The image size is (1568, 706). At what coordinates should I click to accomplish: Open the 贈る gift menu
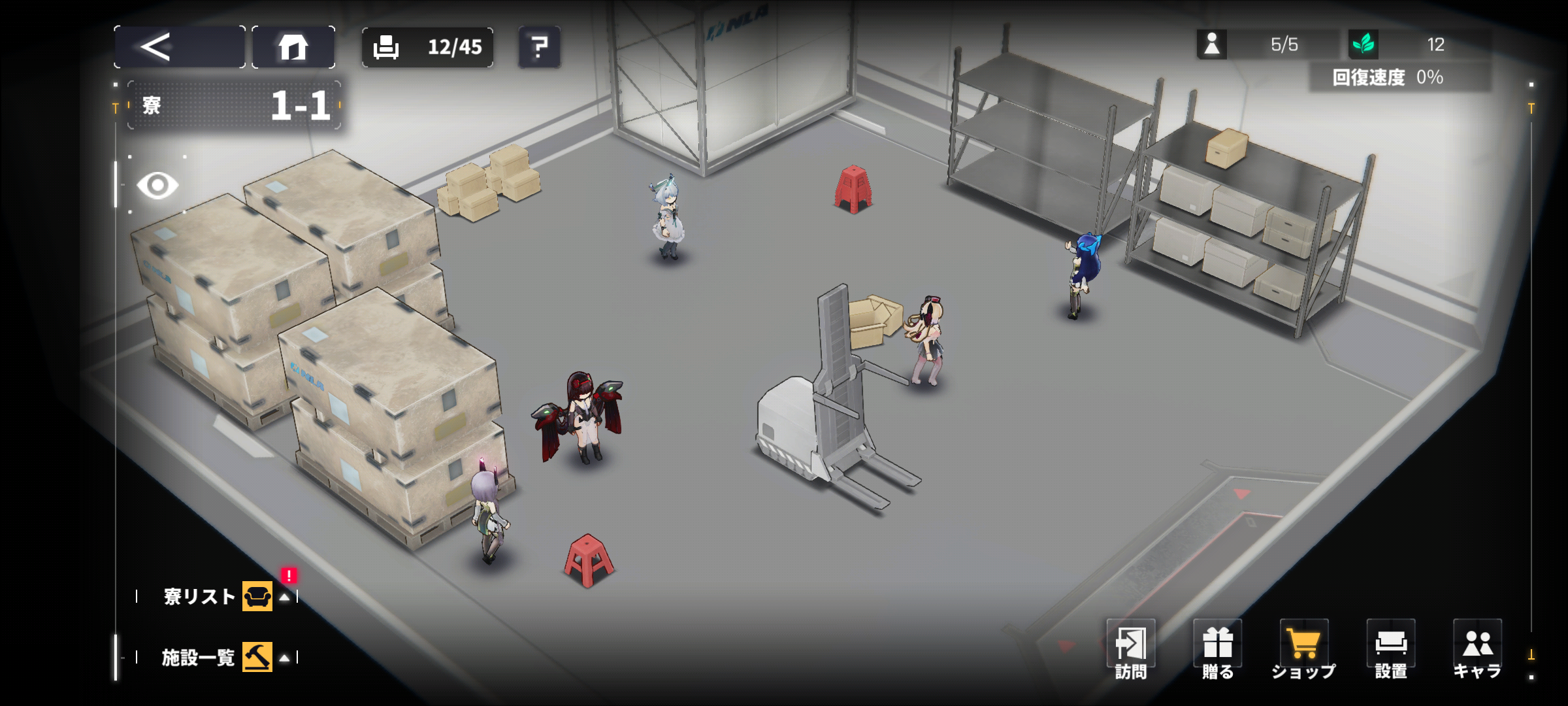pyautogui.click(x=1217, y=650)
